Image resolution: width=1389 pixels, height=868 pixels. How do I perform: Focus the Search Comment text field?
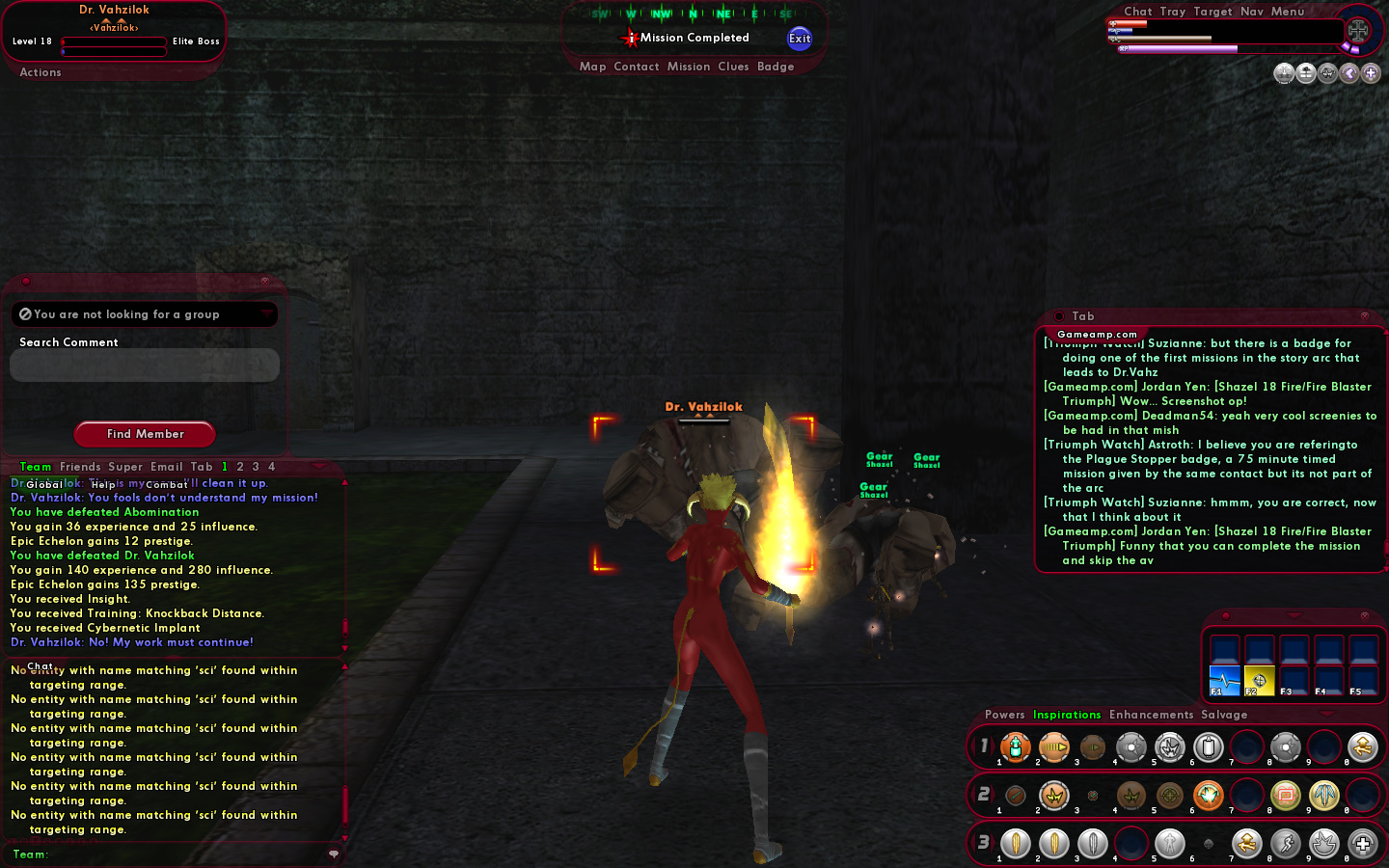[x=145, y=366]
